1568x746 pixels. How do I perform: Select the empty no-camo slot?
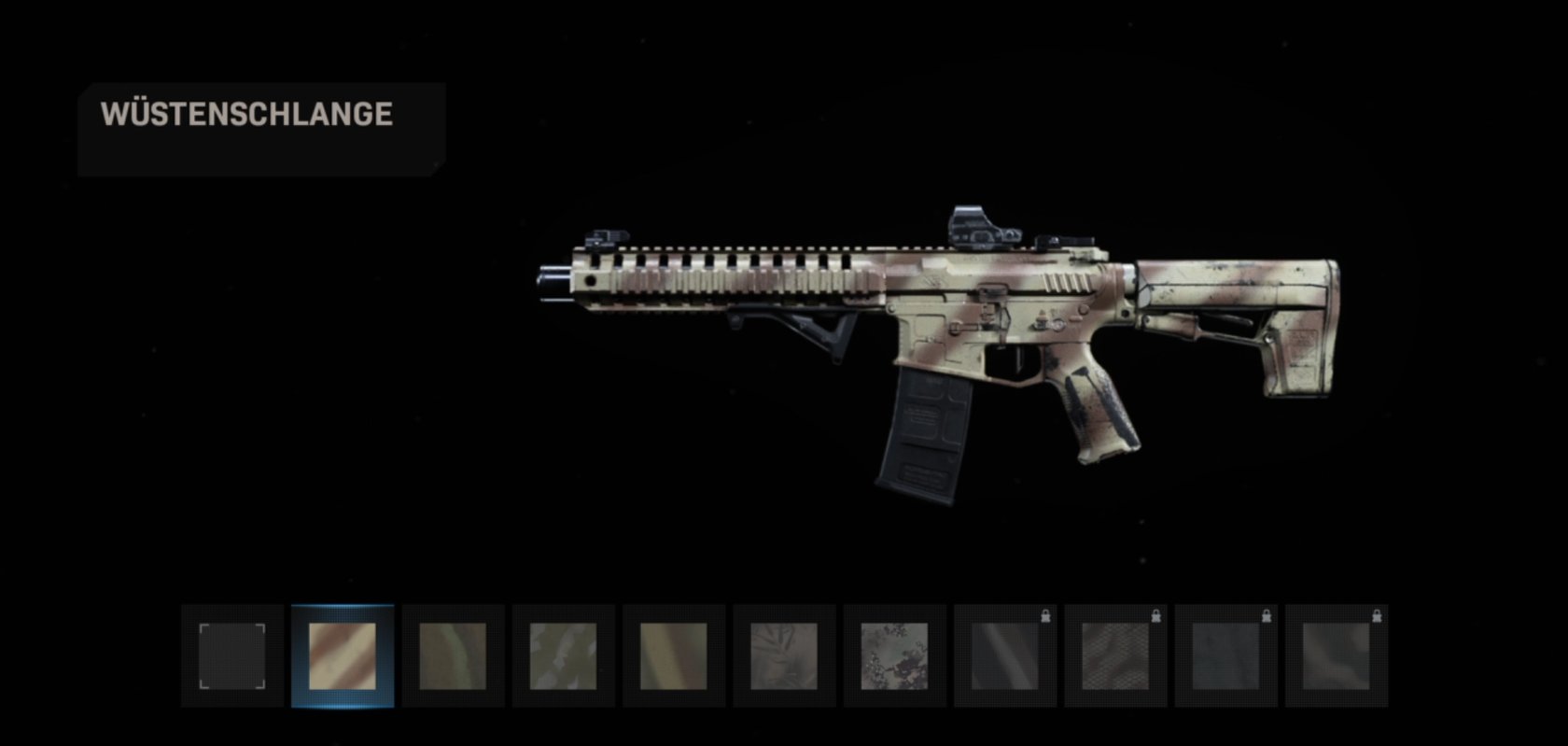pos(232,655)
